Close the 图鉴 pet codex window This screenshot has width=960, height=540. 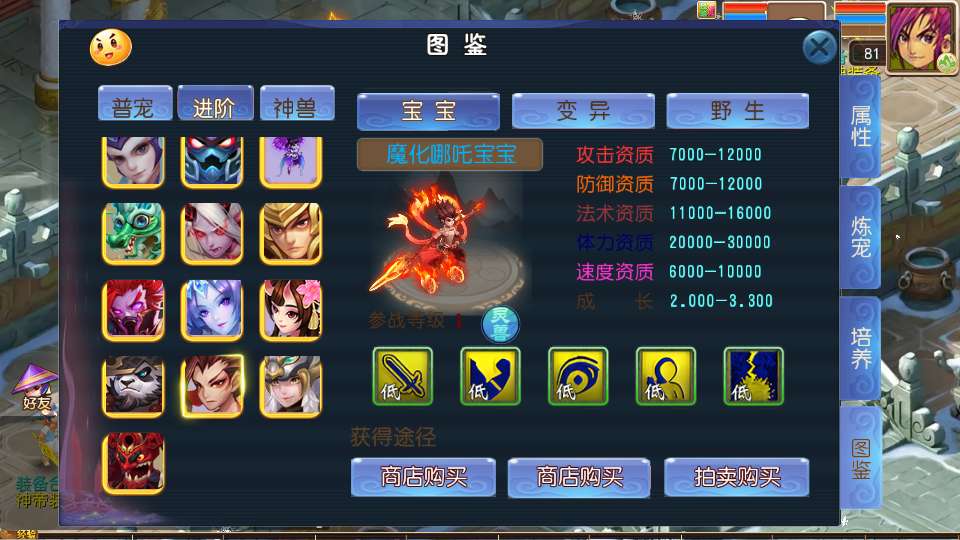(819, 47)
